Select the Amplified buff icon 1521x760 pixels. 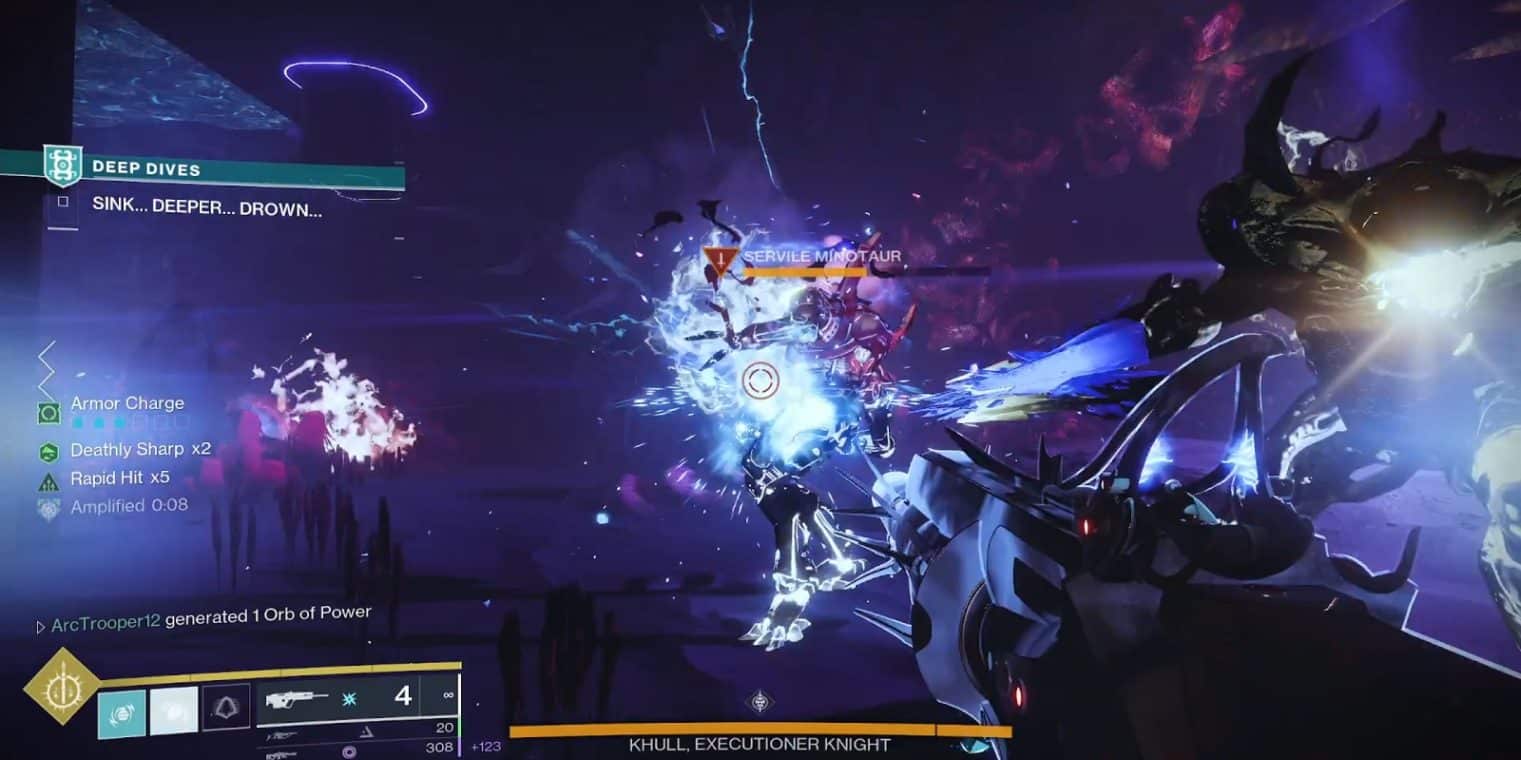pos(49,507)
